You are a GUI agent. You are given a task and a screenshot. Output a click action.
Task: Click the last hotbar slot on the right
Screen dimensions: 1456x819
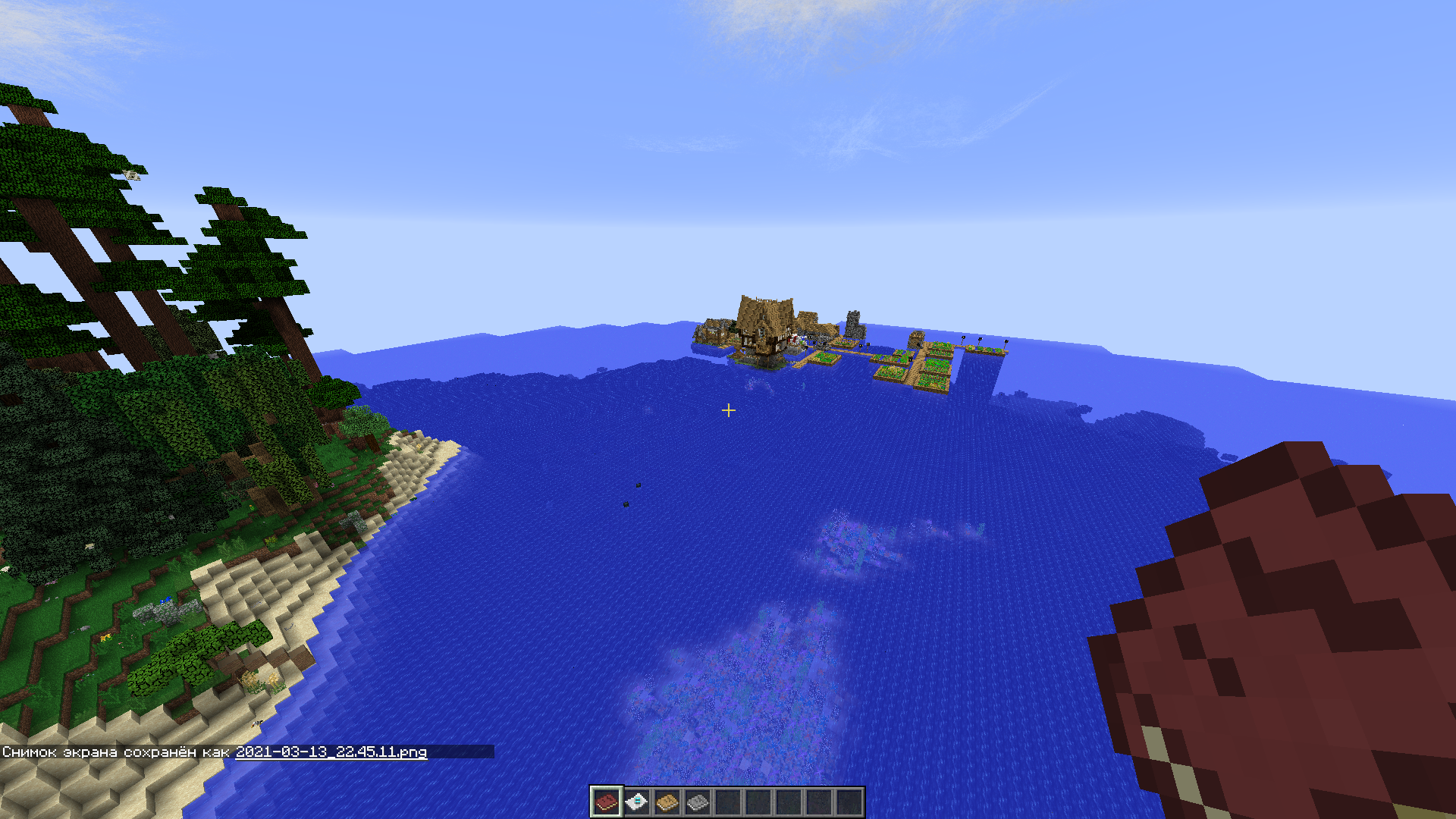[849, 802]
